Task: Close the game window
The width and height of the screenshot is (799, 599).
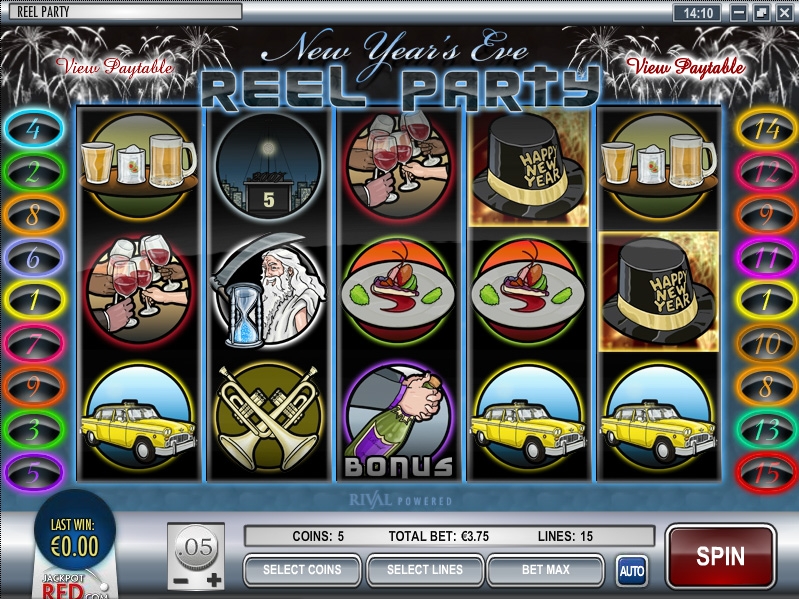Action: 783,13
